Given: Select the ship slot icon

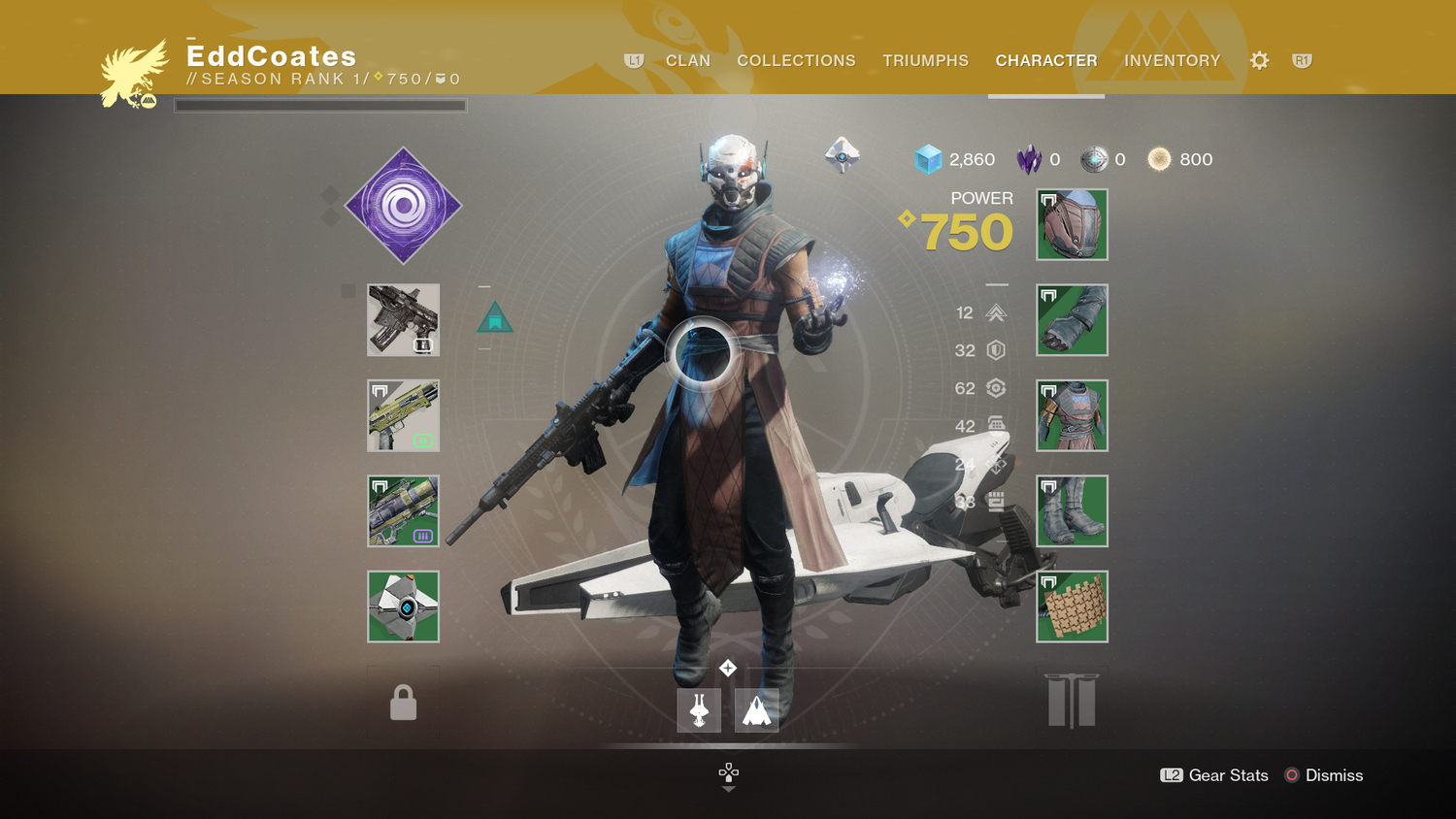Looking at the screenshot, I should pyautogui.click(x=756, y=710).
